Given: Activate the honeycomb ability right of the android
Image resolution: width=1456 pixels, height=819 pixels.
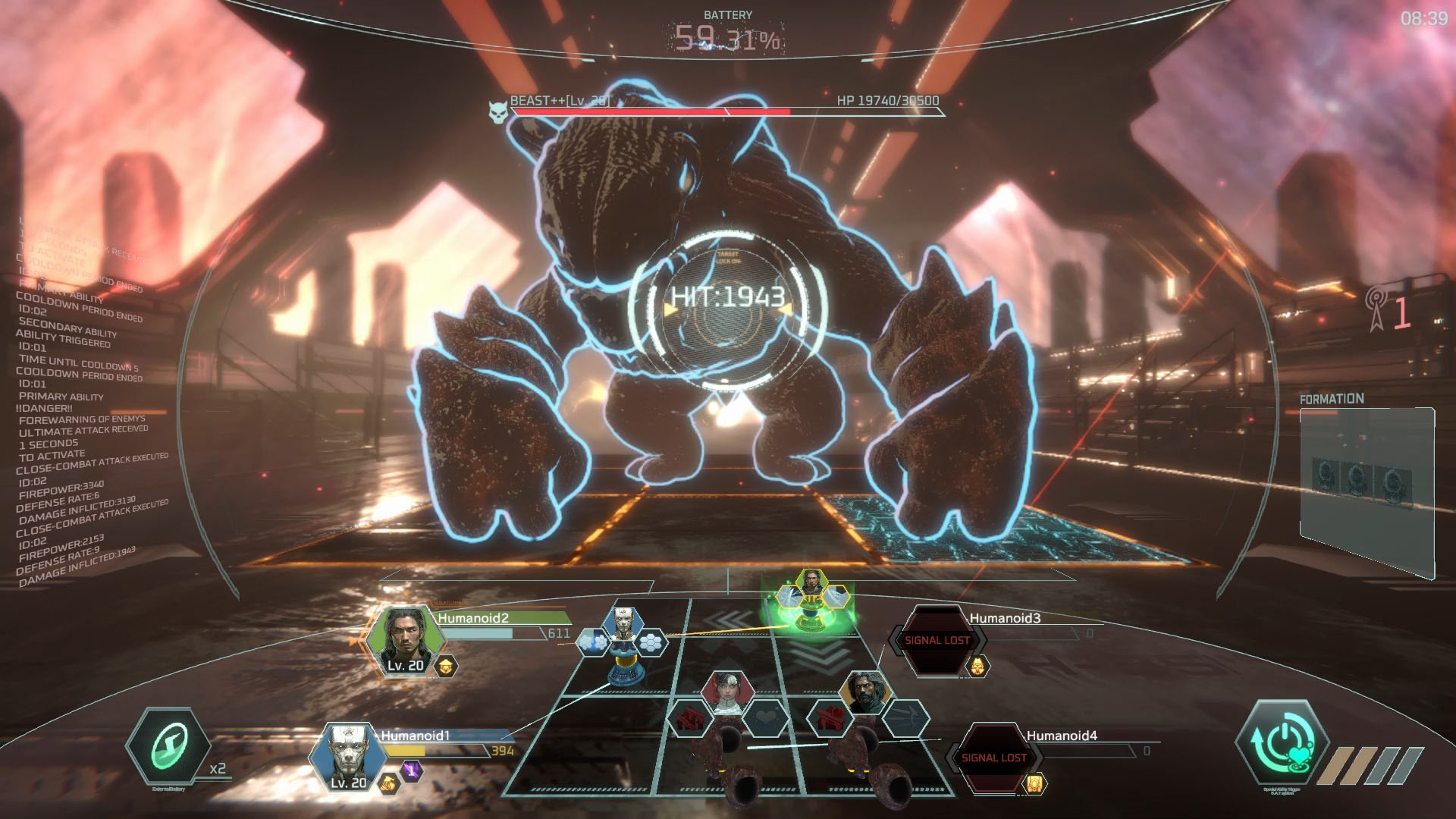Looking at the screenshot, I should tap(651, 643).
